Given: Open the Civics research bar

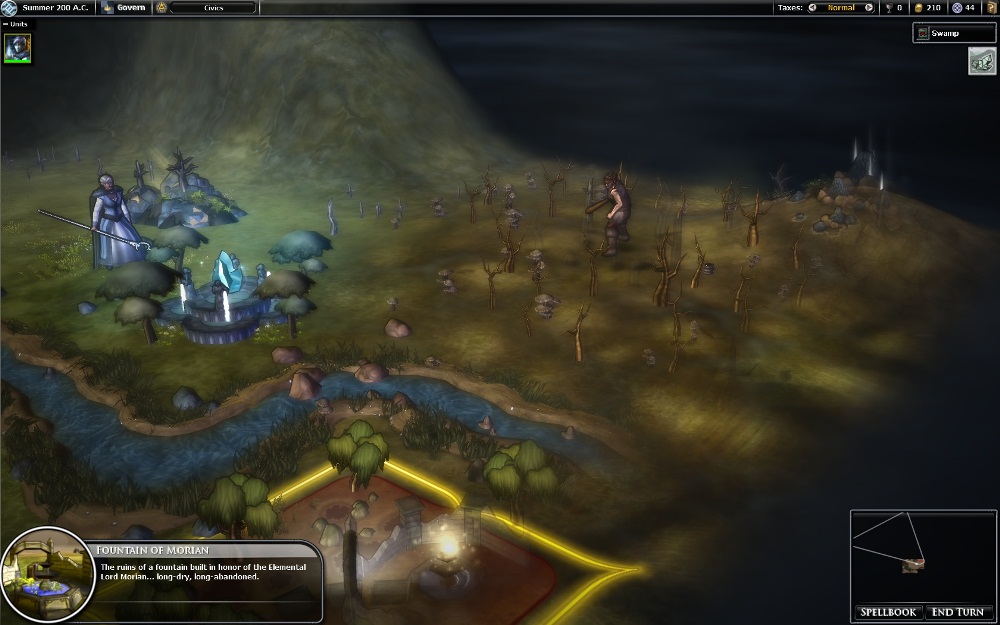Looking at the screenshot, I should 211,8.
